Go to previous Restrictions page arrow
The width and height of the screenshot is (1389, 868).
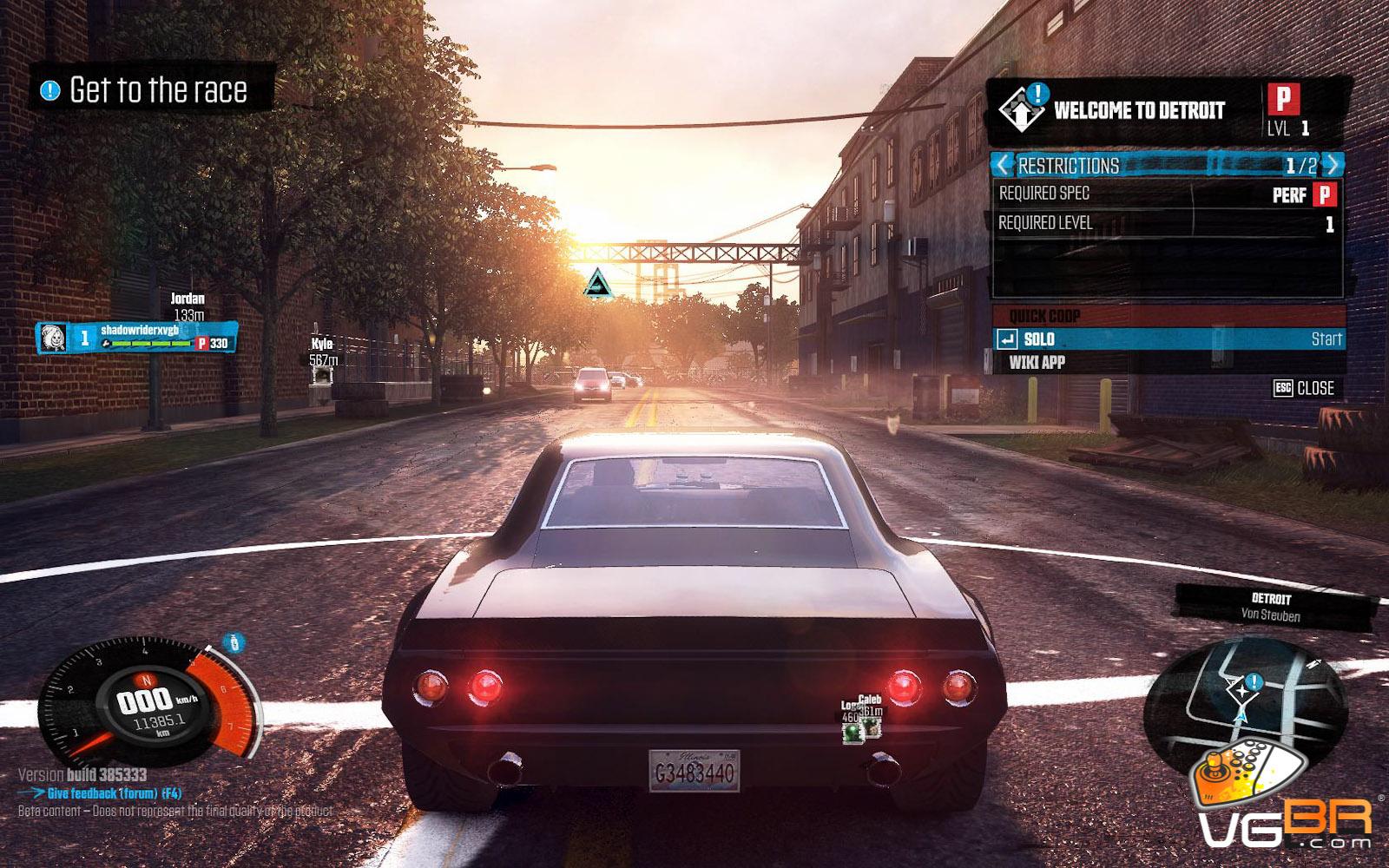click(x=1004, y=164)
